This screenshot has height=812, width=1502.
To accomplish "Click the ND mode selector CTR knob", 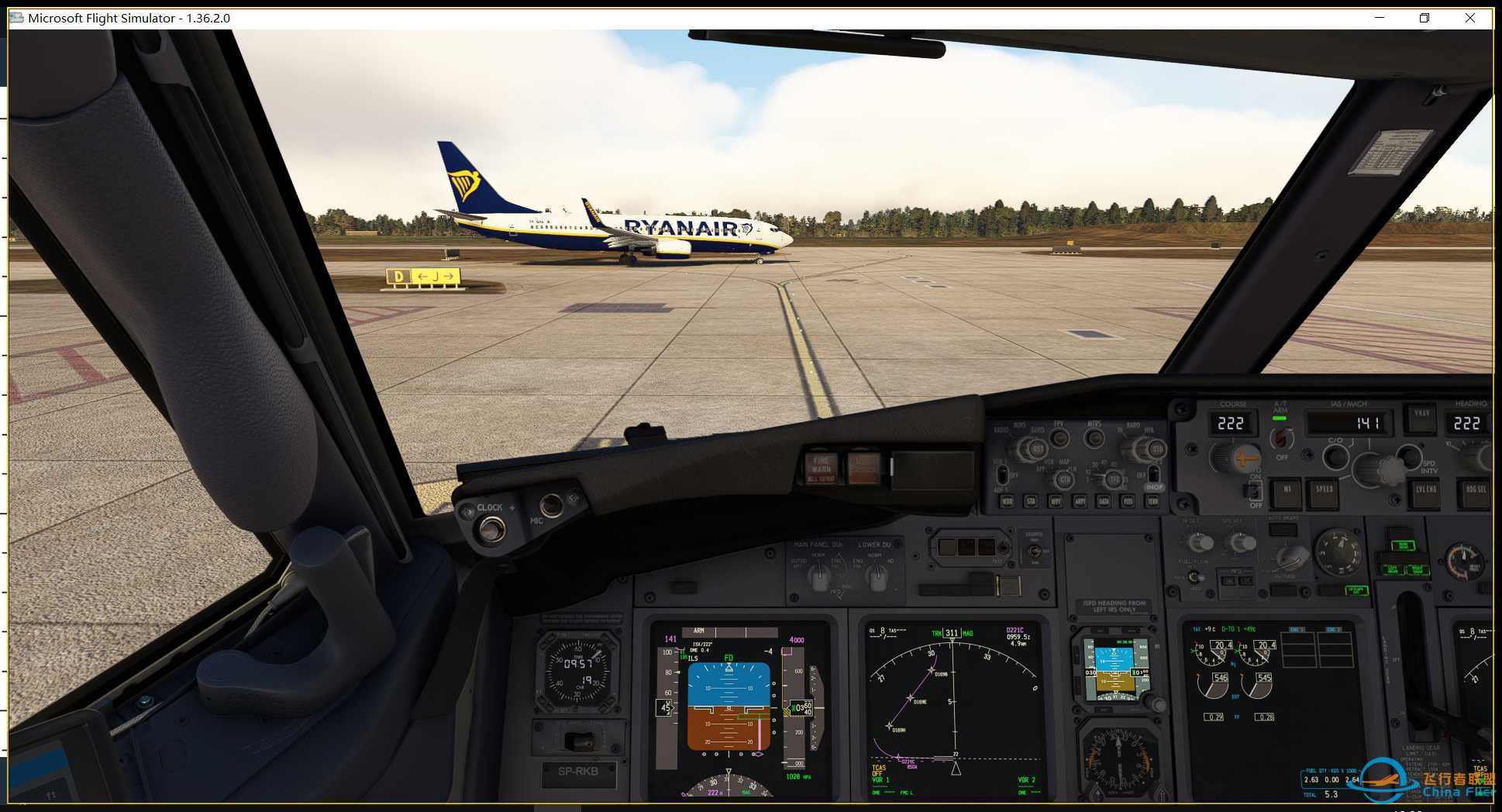I will [x=1066, y=479].
